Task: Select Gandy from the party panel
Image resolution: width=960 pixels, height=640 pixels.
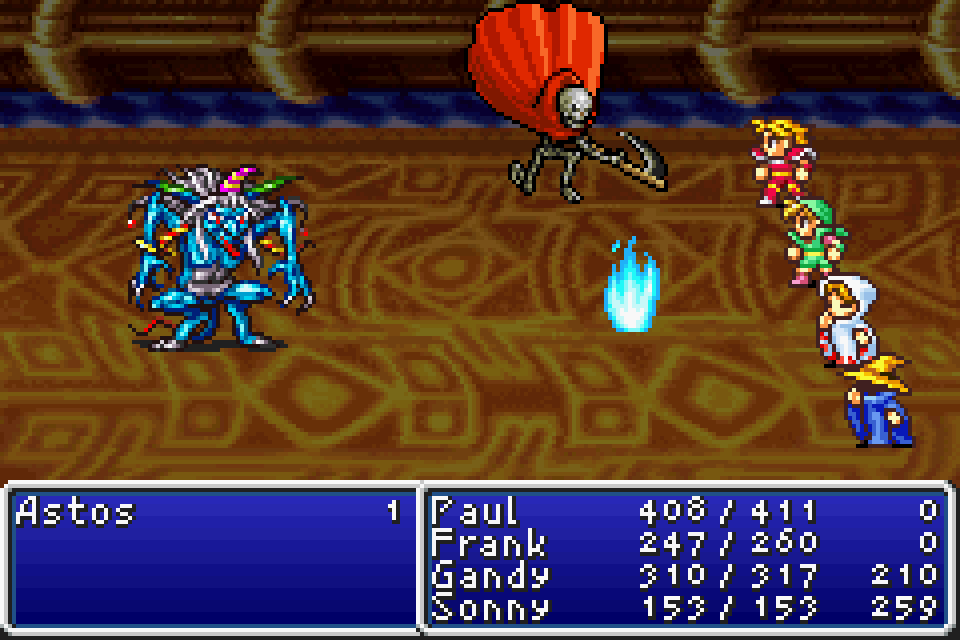Action: pyautogui.click(x=490, y=576)
